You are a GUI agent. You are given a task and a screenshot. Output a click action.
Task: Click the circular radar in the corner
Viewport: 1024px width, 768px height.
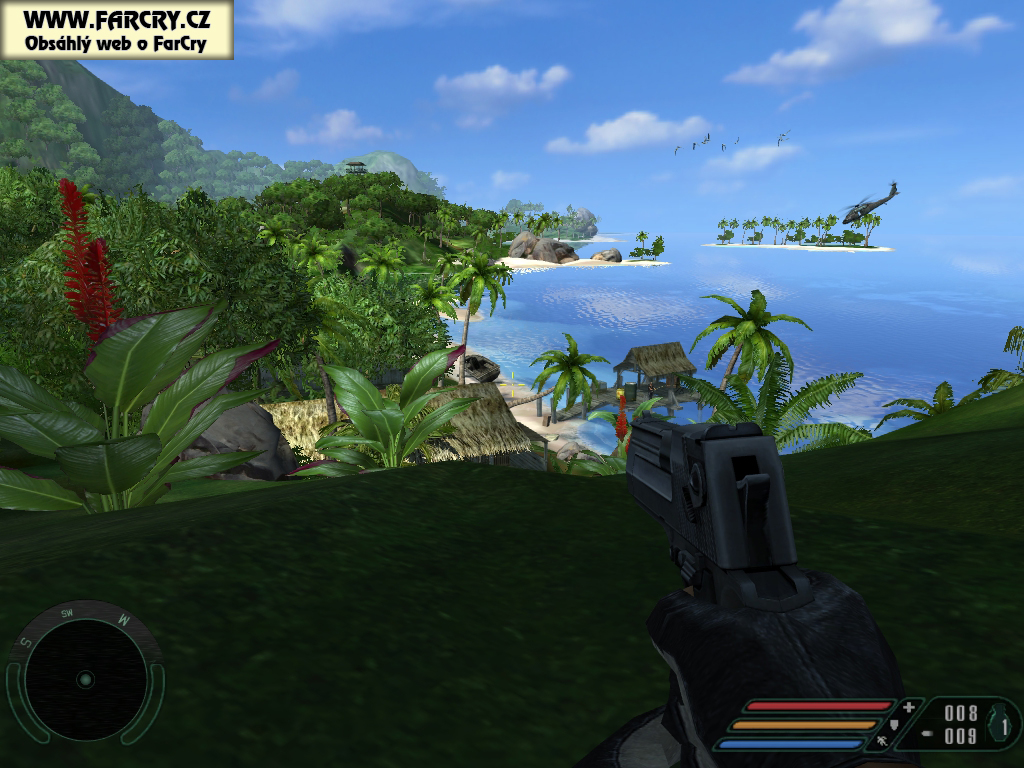pos(85,679)
